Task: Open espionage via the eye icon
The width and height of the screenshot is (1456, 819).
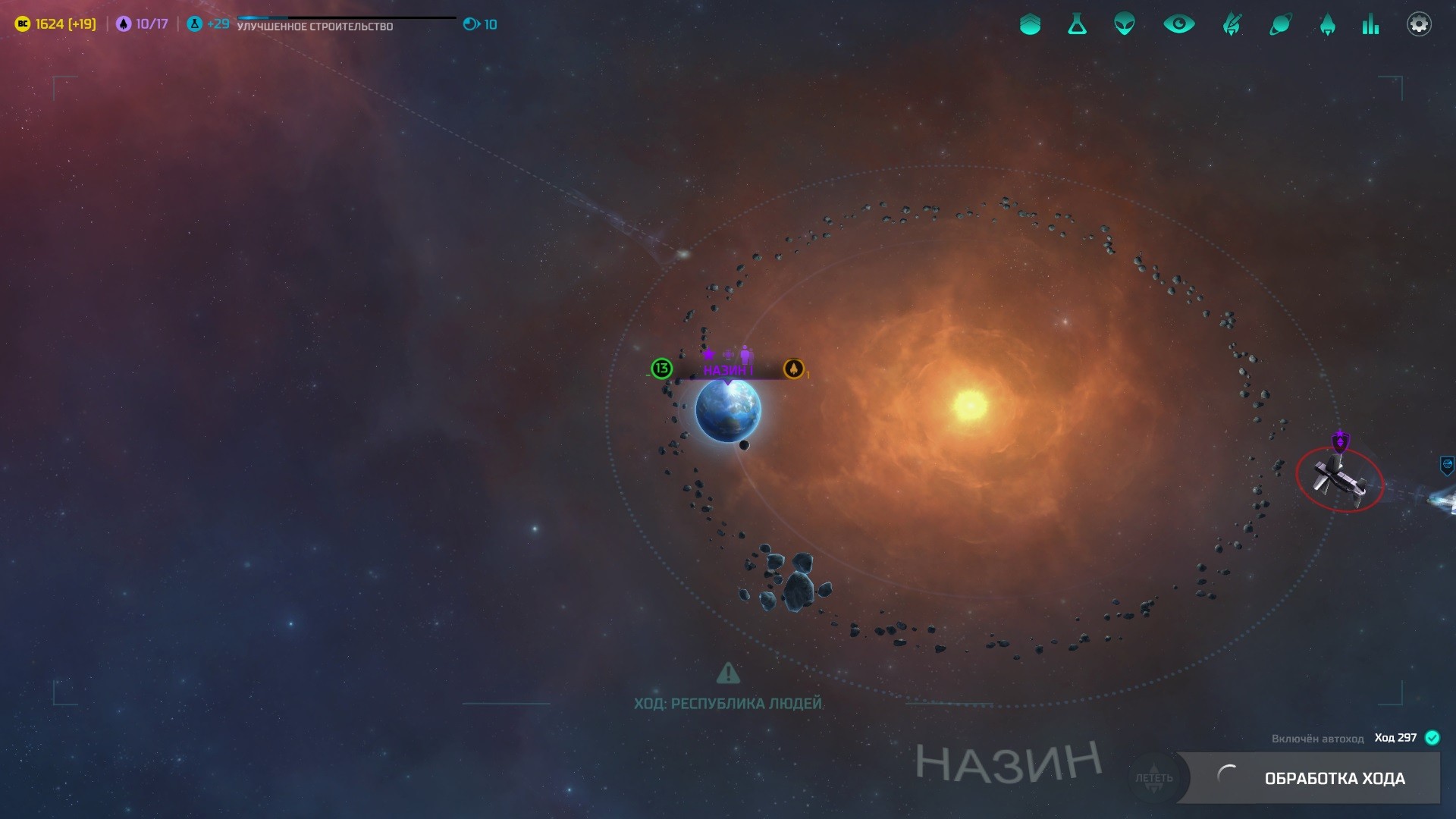Action: tap(1178, 24)
